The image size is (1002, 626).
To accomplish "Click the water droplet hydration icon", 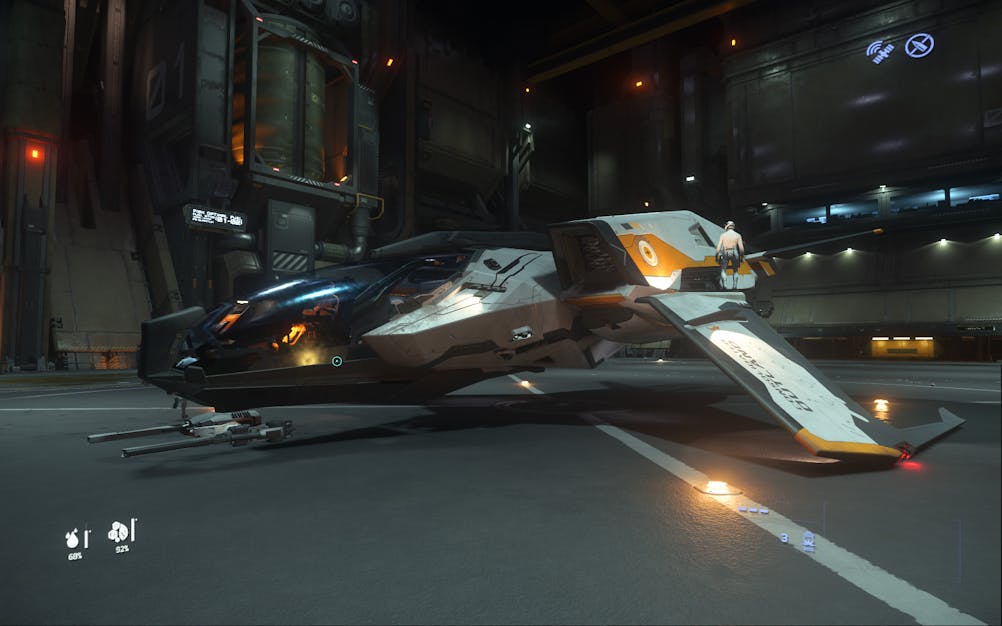I will [73, 538].
